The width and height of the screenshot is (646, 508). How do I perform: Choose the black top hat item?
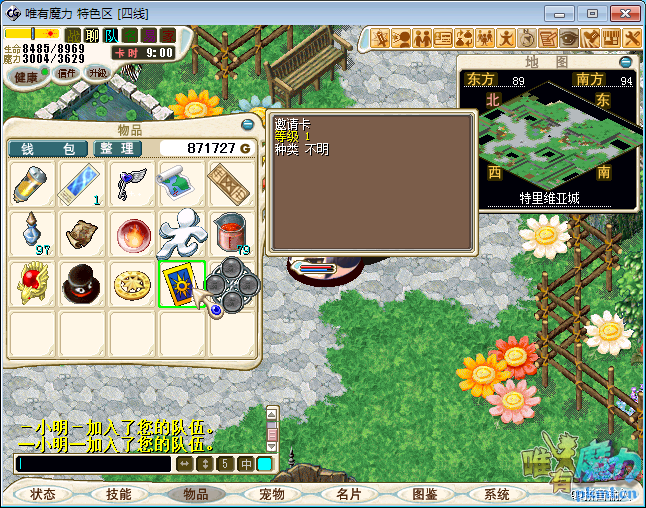tap(83, 284)
